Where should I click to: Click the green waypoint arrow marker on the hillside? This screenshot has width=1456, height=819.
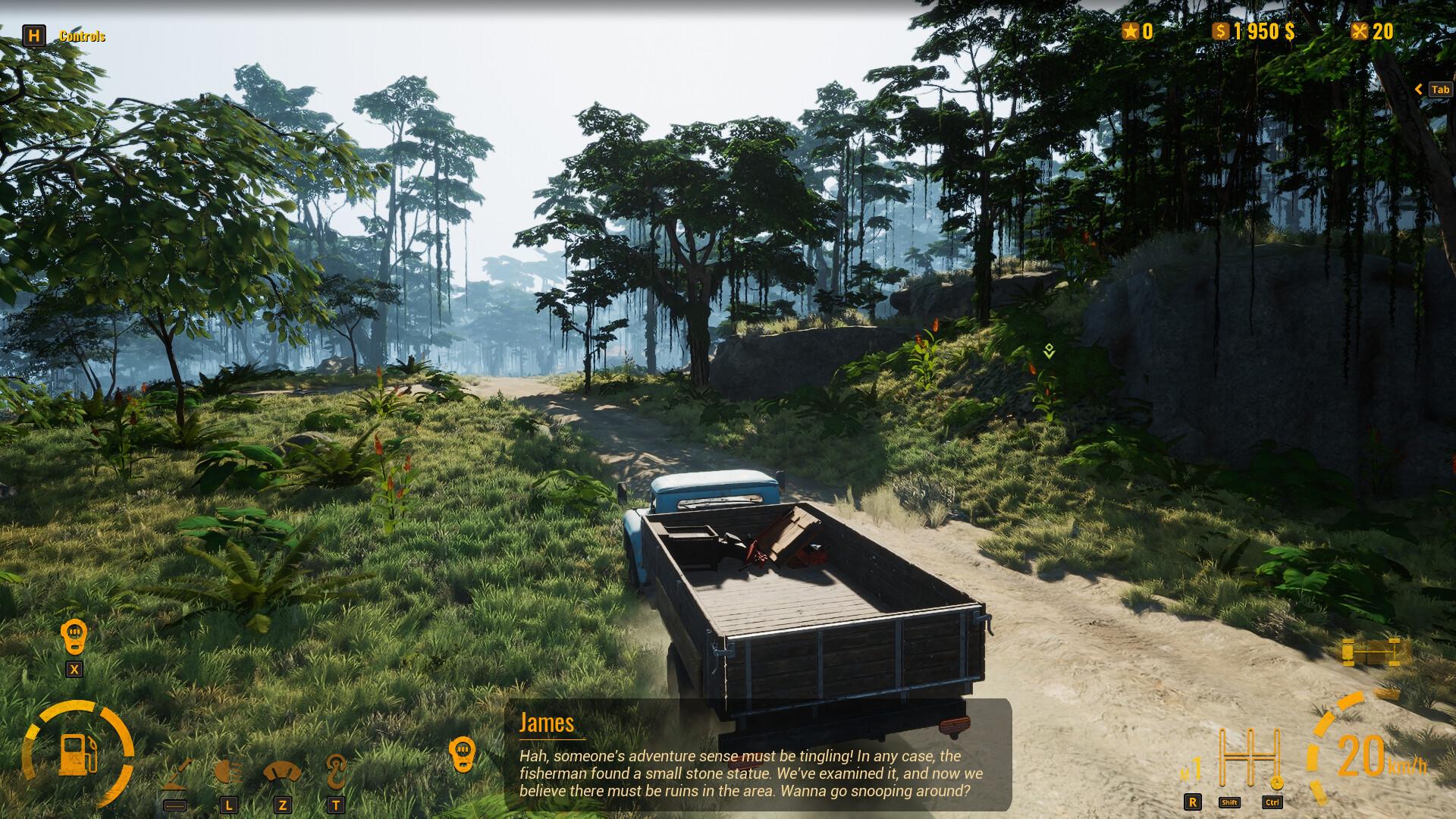(1050, 351)
